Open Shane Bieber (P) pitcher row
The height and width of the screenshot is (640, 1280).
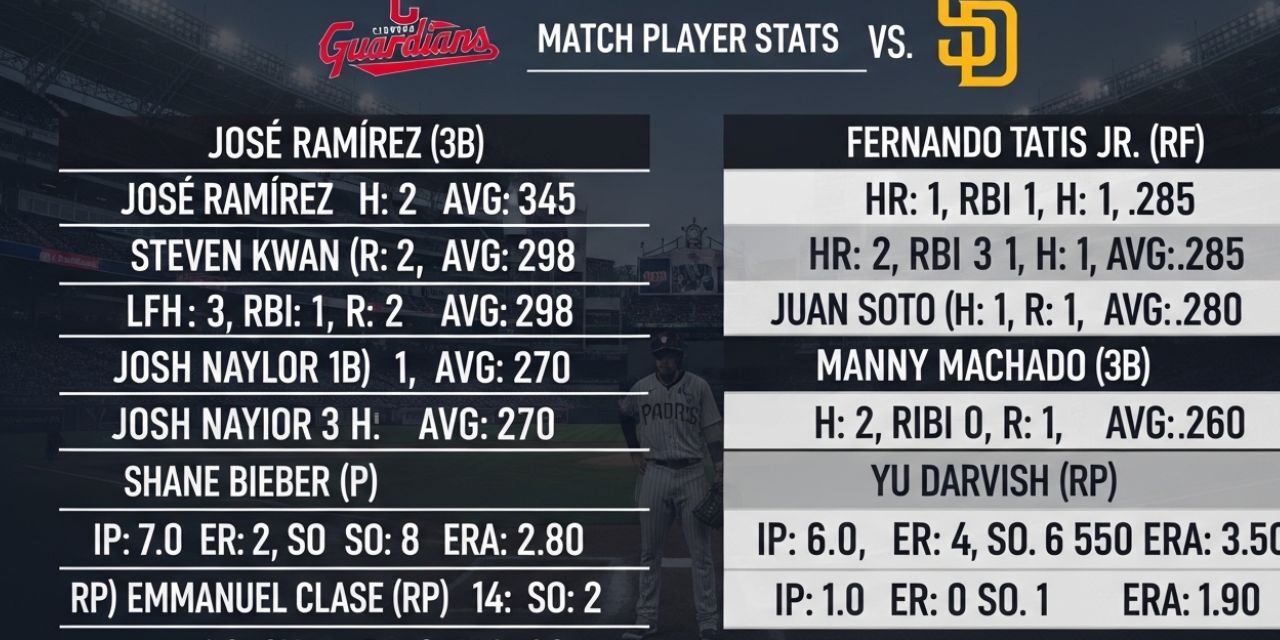tap(251, 483)
